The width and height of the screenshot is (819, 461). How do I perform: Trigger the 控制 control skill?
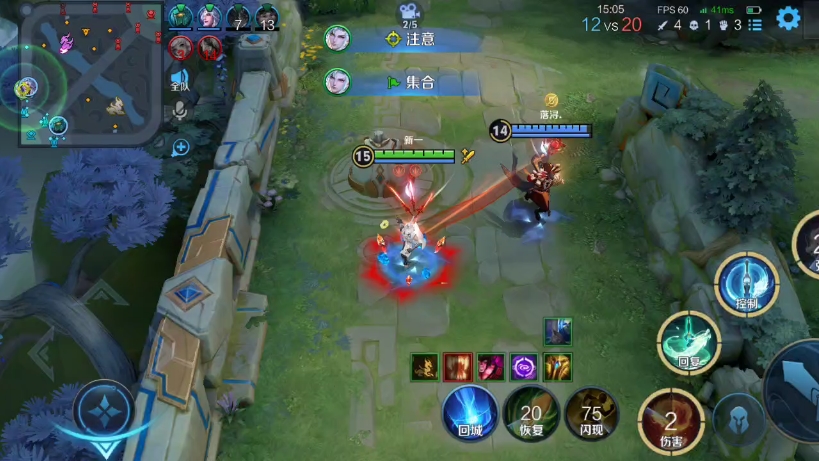click(x=747, y=284)
